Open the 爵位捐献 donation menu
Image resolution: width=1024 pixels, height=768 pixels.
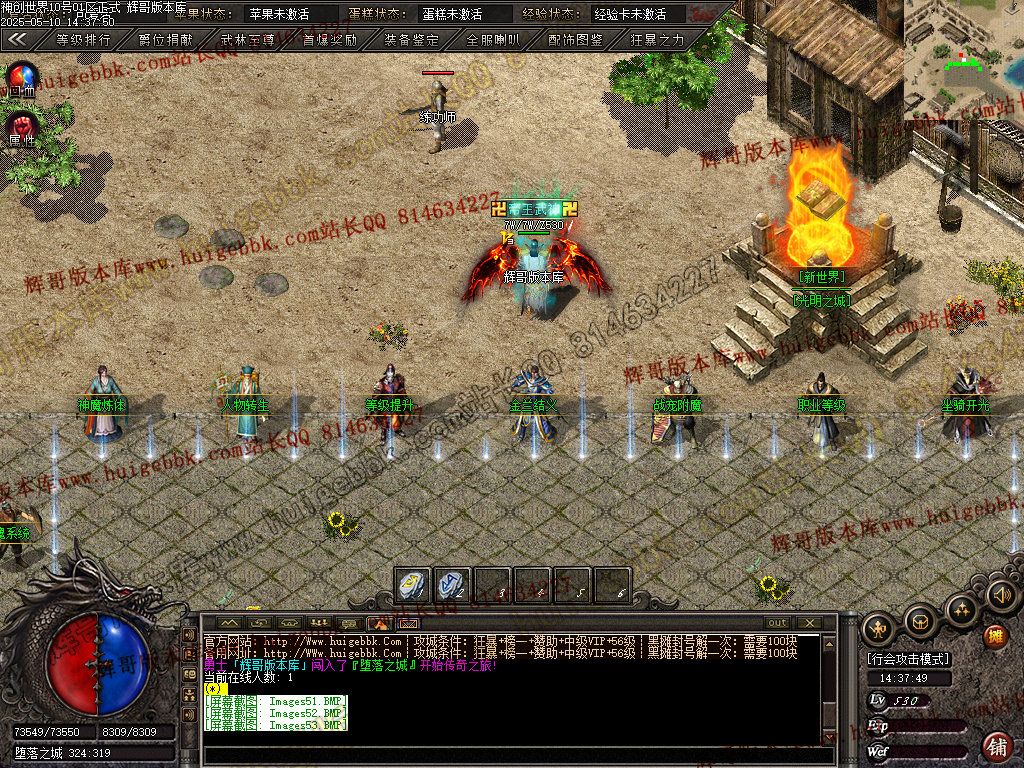pos(165,40)
